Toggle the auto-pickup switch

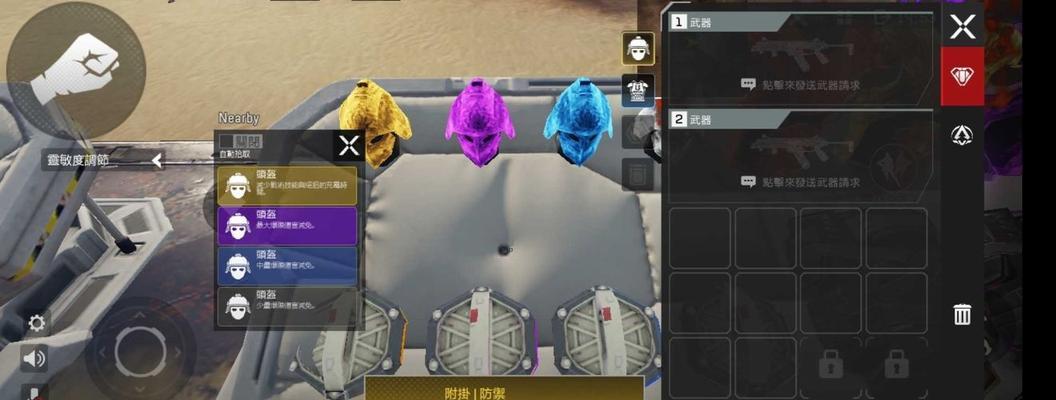(240, 141)
